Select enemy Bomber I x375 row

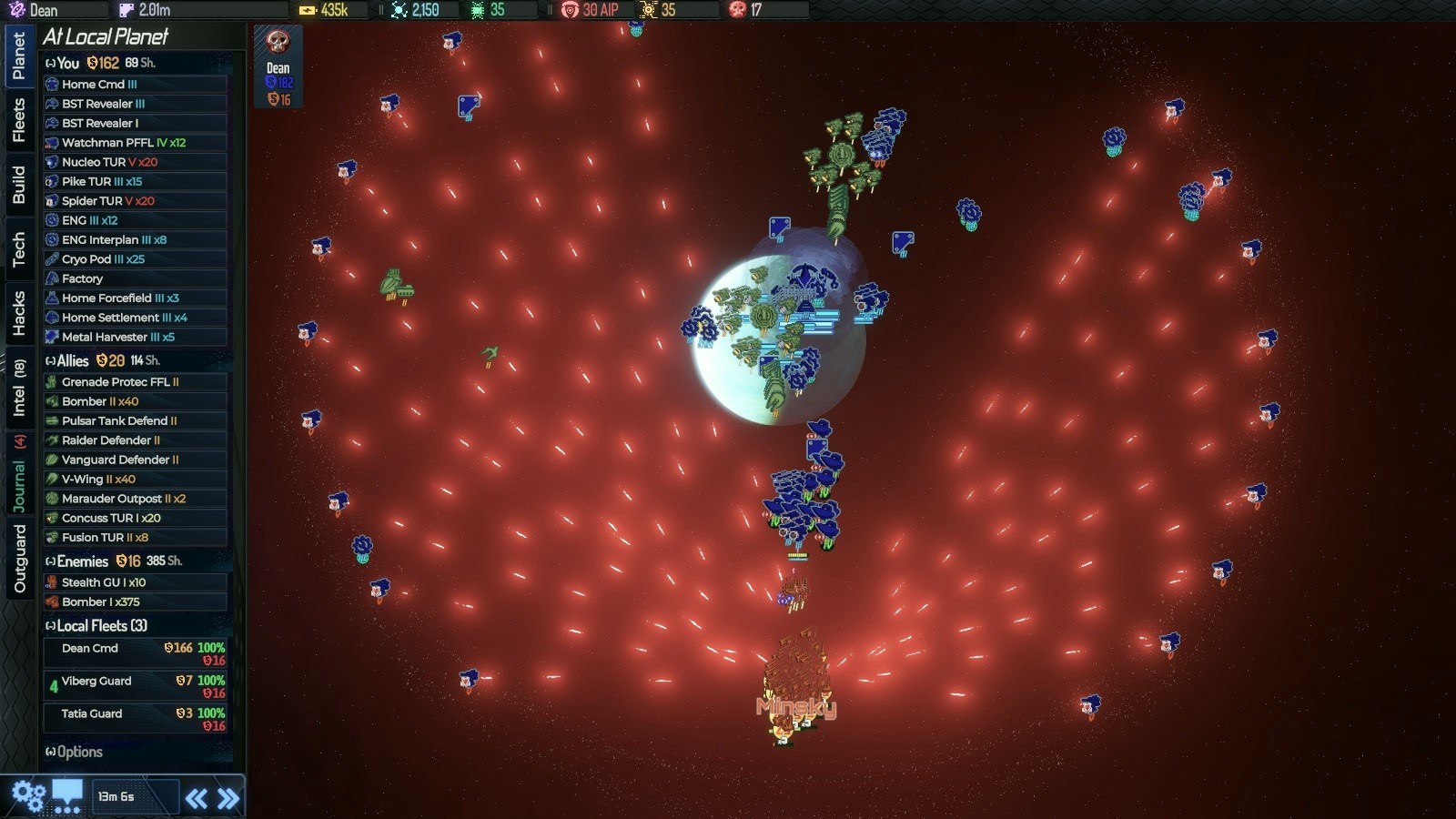[x=135, y=602]
